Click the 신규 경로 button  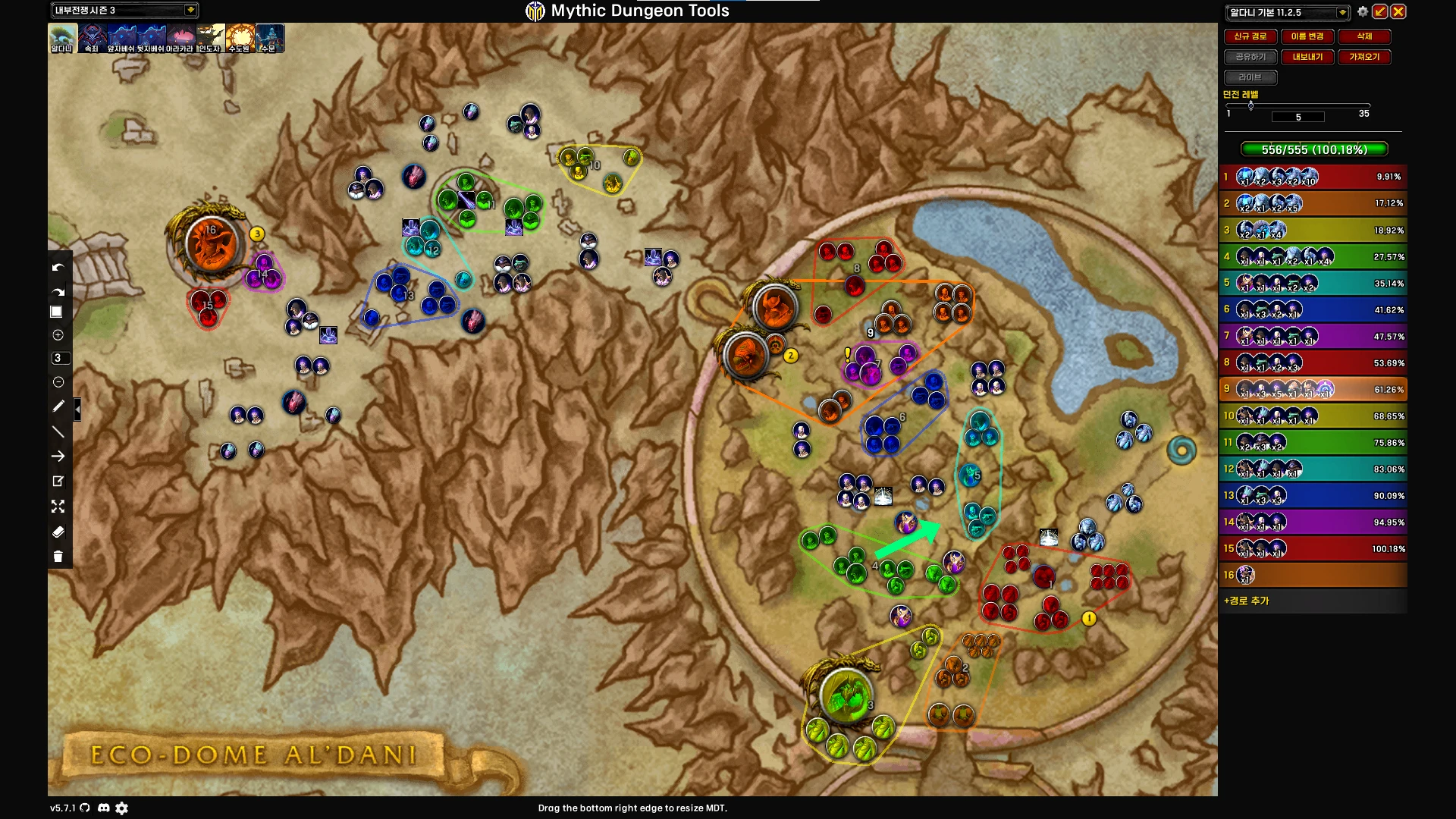(1250, 36)
